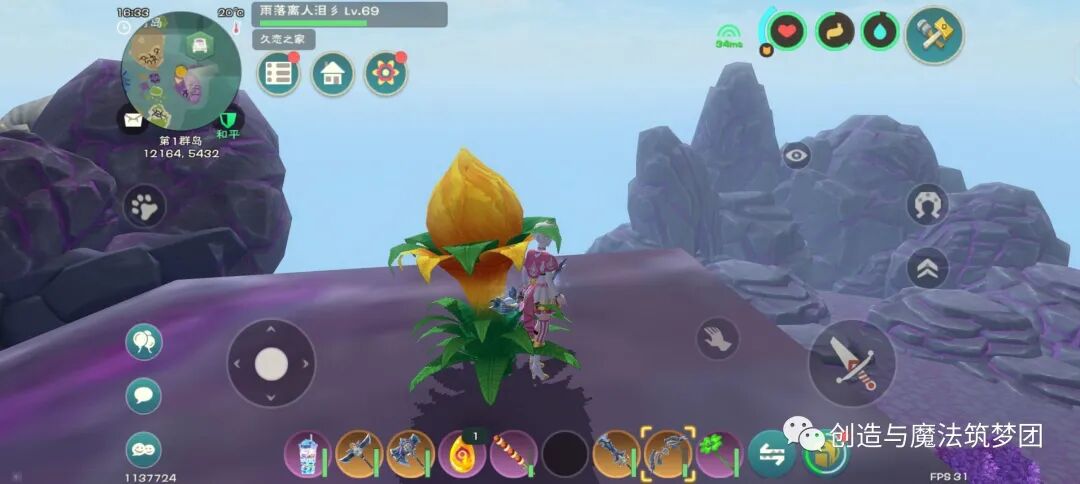Screen dimensions: 1080x484
Task: Tap the hotbar swap arrows button
Action: pyautogui.click(x=771, y=454)
